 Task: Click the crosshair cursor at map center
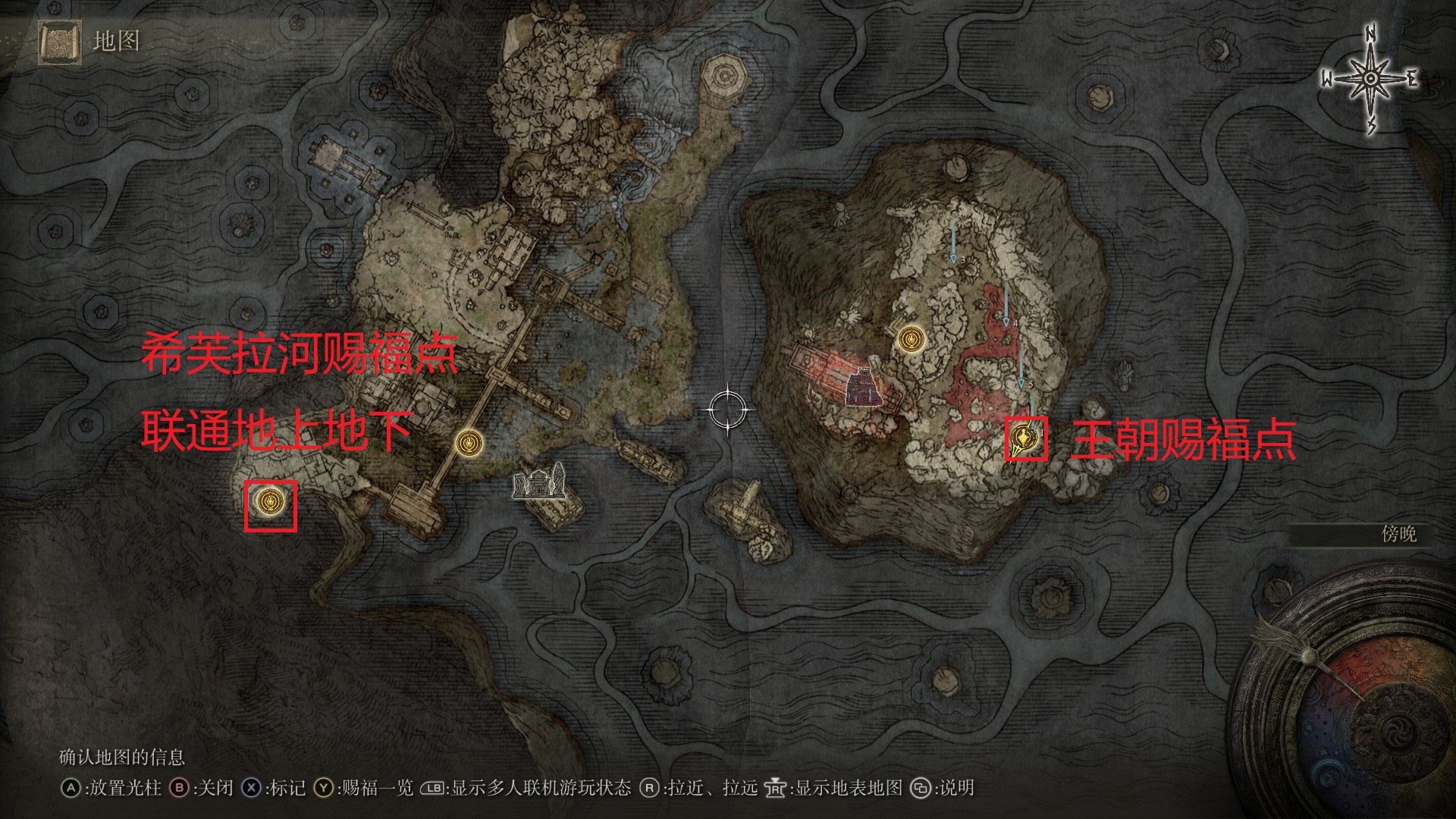(728, 410)
